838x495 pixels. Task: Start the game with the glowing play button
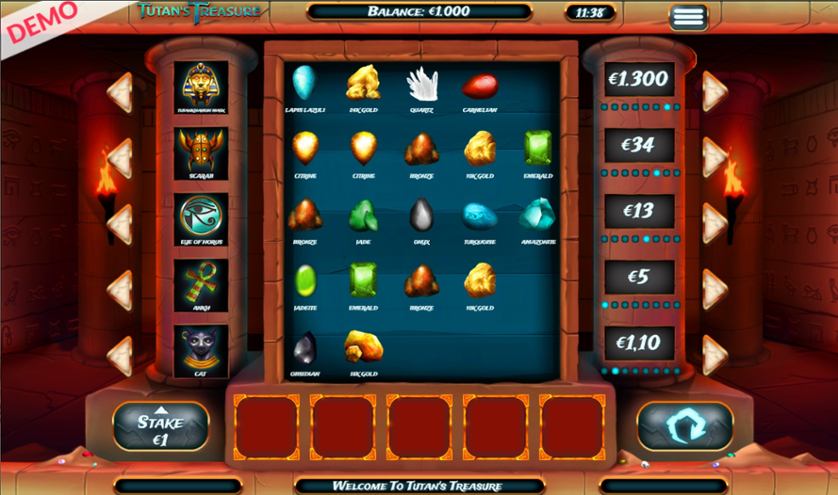[x=685, y=427]
